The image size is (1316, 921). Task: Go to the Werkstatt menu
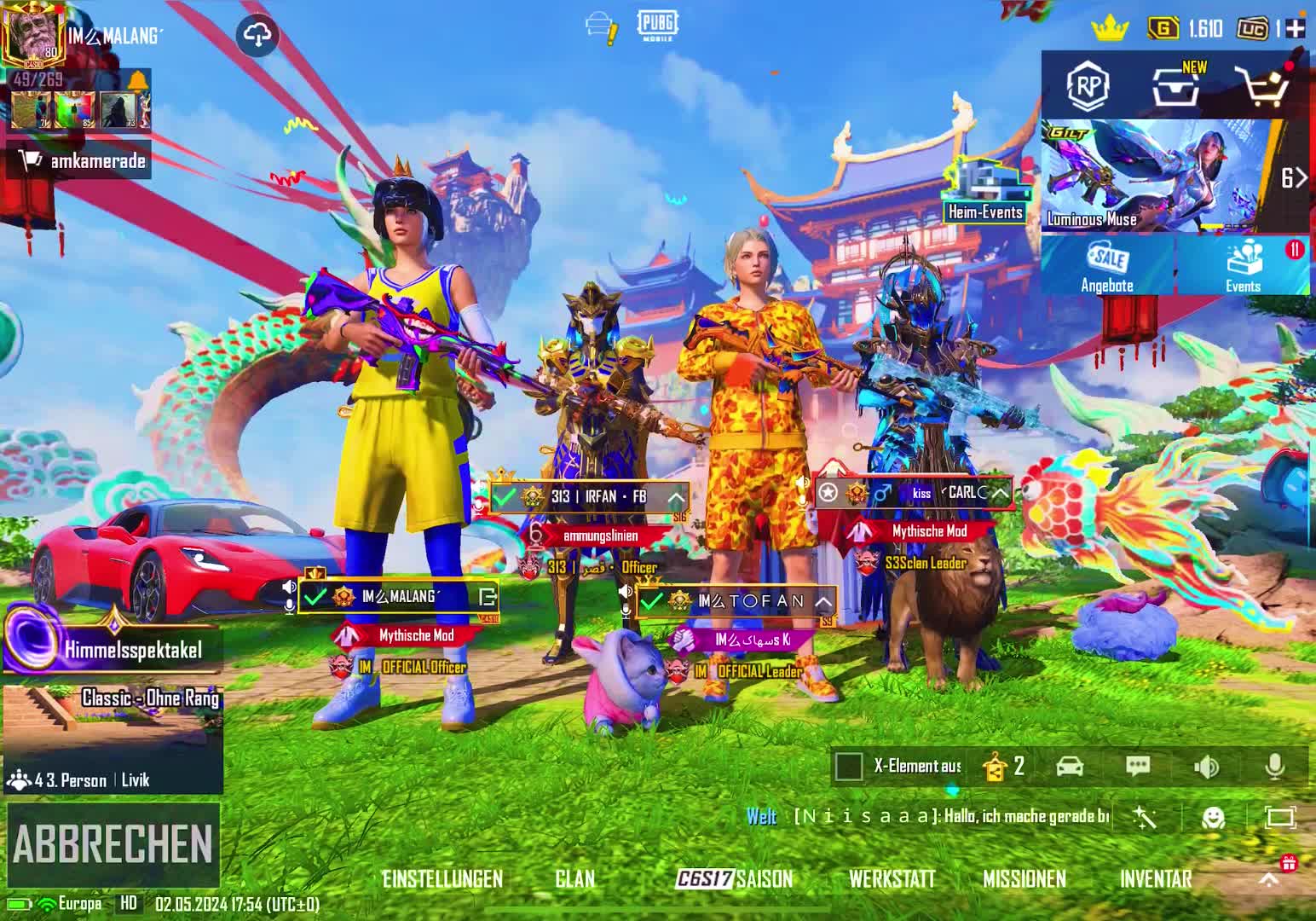coord(892,879)
